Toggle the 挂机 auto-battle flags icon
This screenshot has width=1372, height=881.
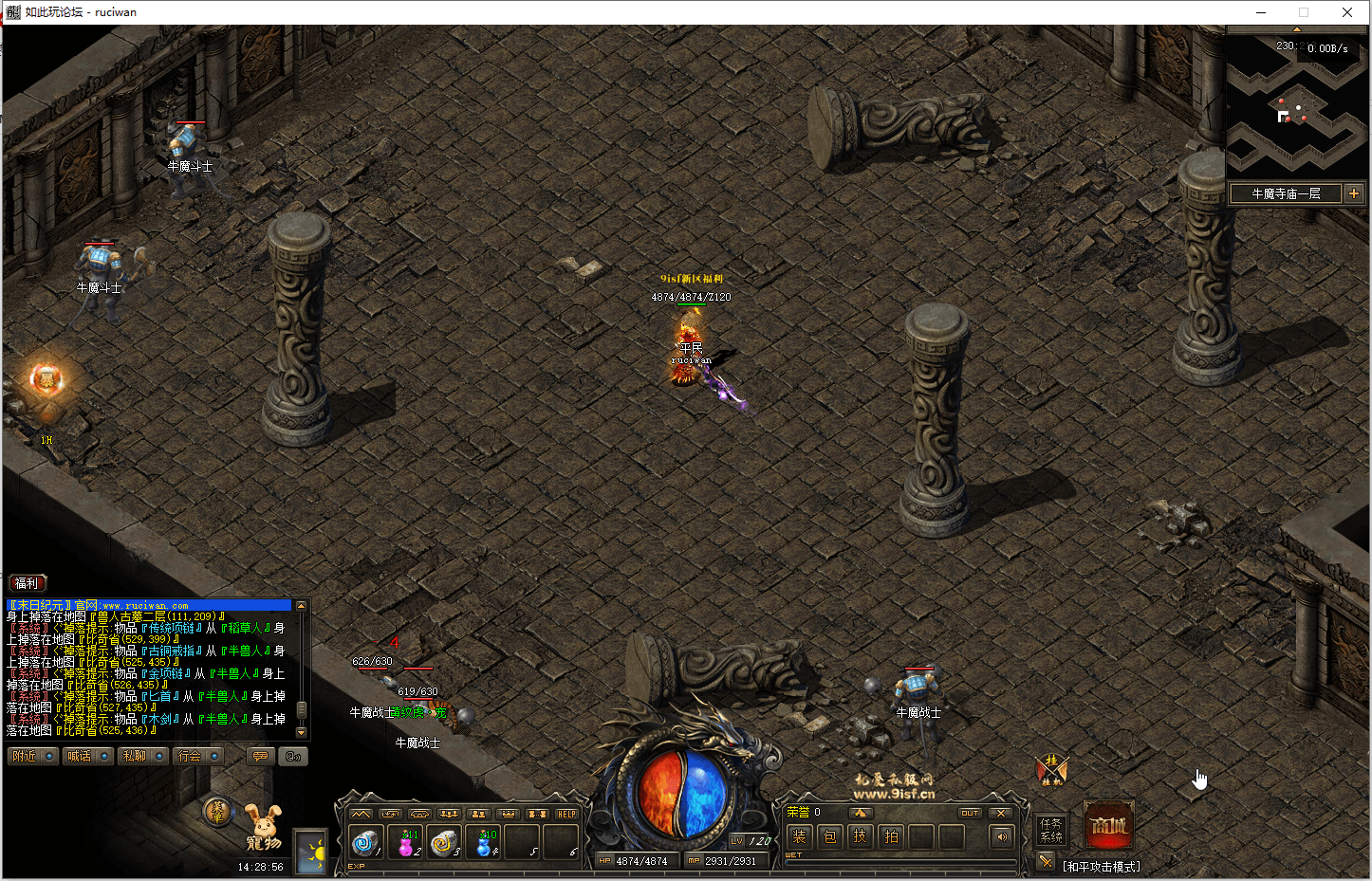pos(1051,769)
